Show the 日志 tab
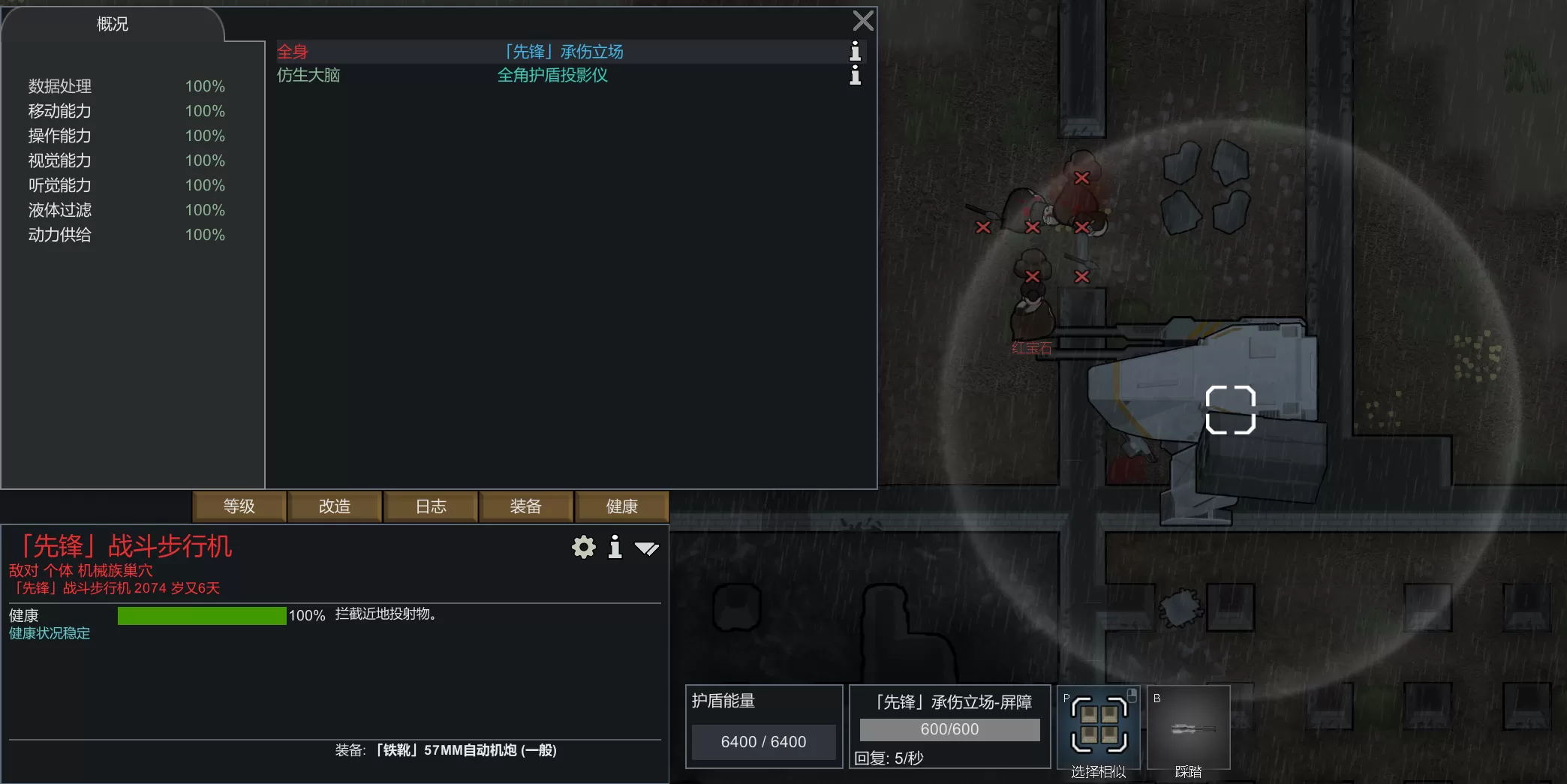 point(431,506)
